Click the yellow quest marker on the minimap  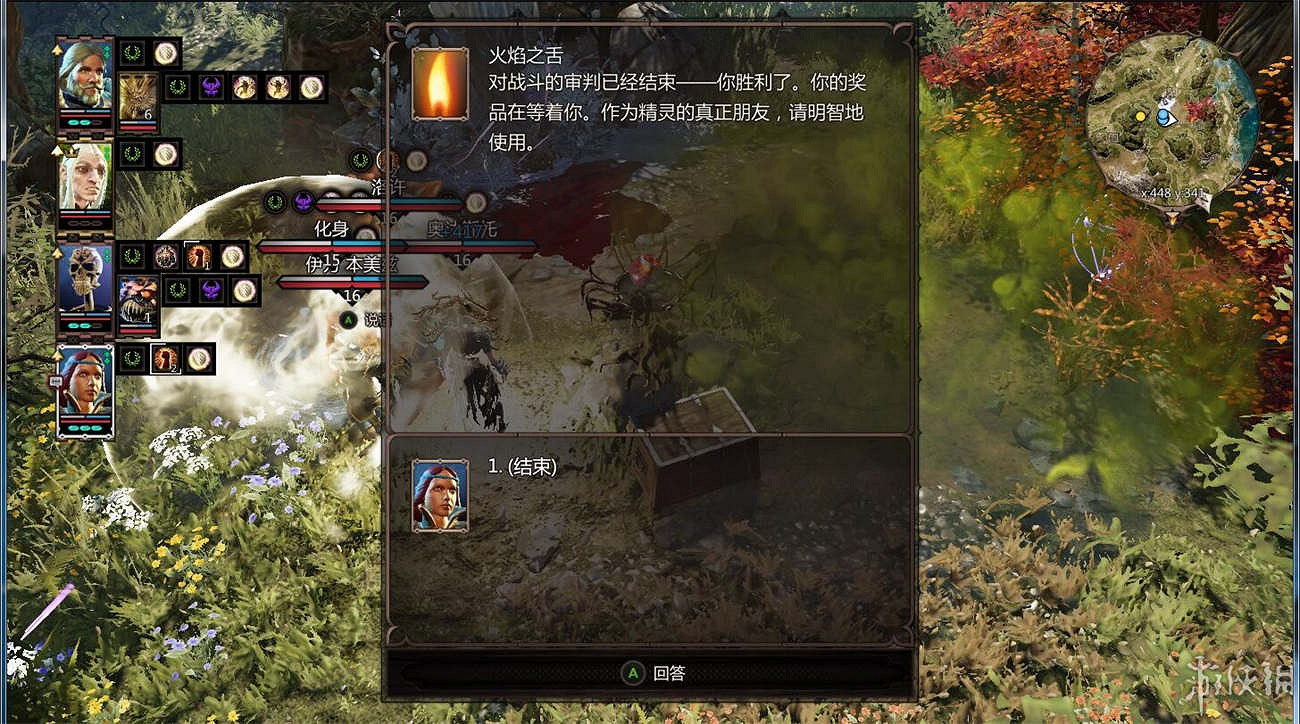pyautogui.click(x=1142, y=116)
